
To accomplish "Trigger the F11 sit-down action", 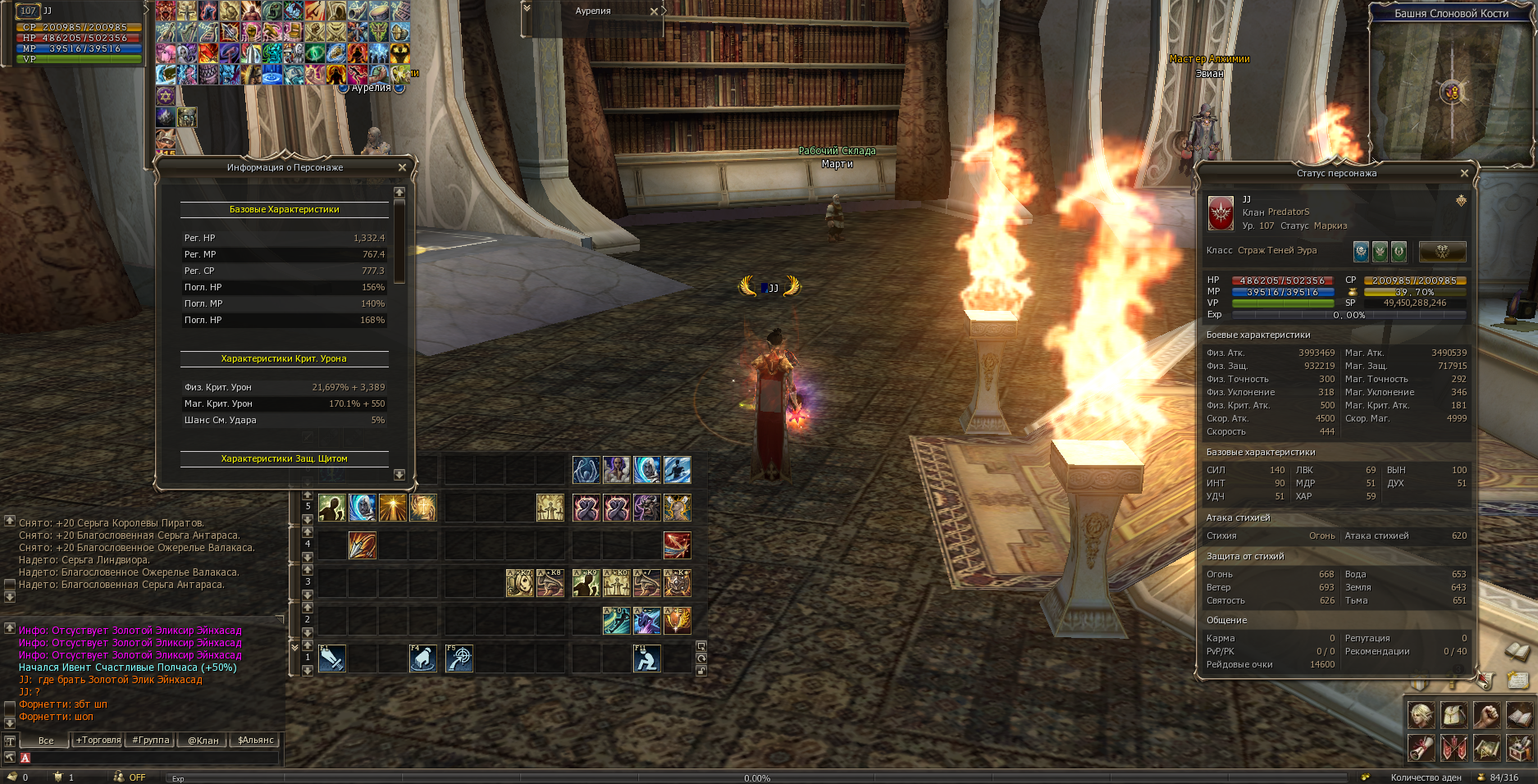I will coord(646,658).
